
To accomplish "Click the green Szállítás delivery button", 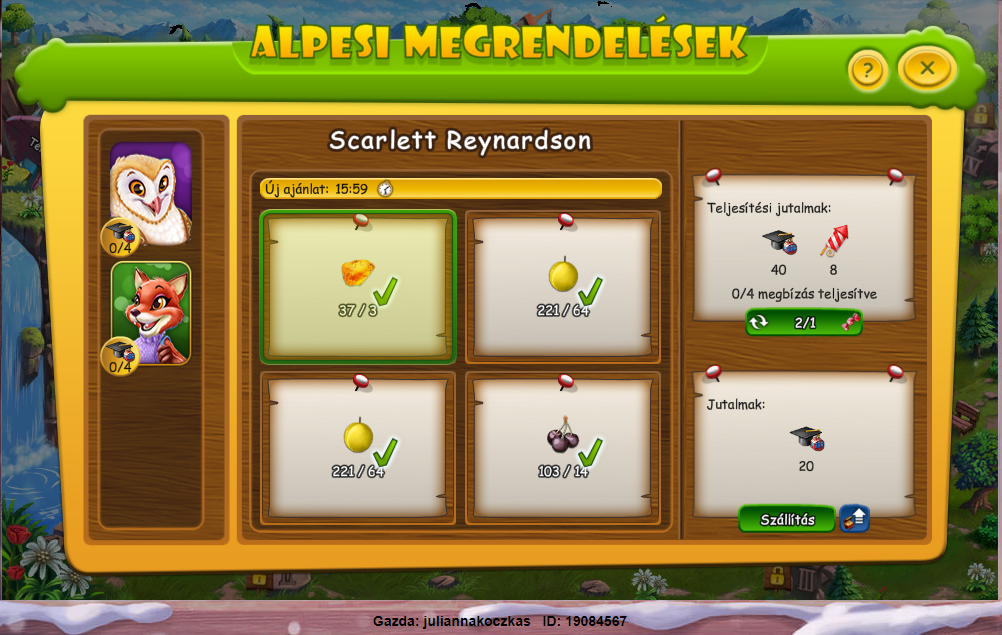I will pos(786,519).
